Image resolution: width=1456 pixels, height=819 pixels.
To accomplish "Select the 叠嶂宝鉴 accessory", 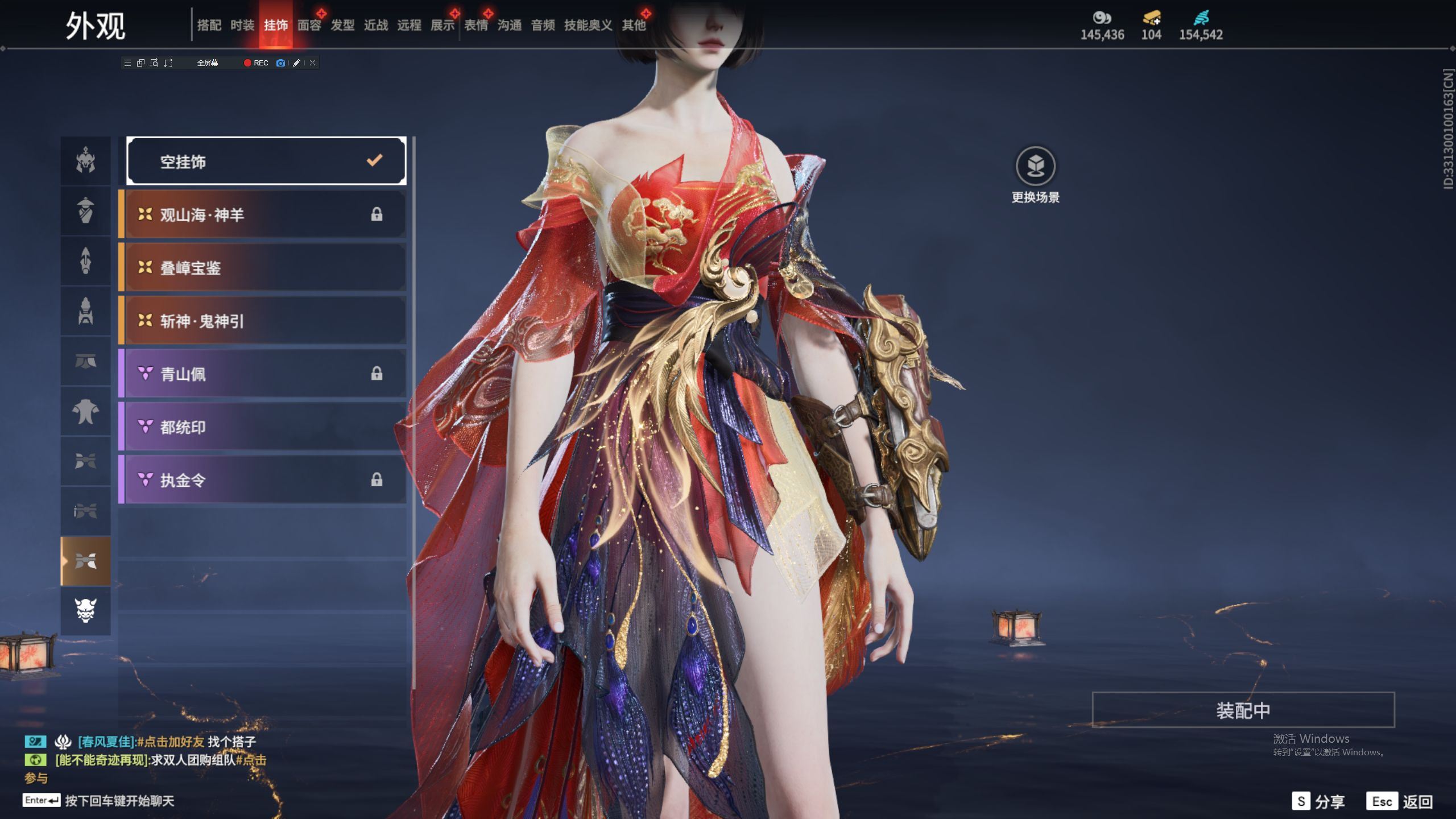I will (x=263, y=267).
